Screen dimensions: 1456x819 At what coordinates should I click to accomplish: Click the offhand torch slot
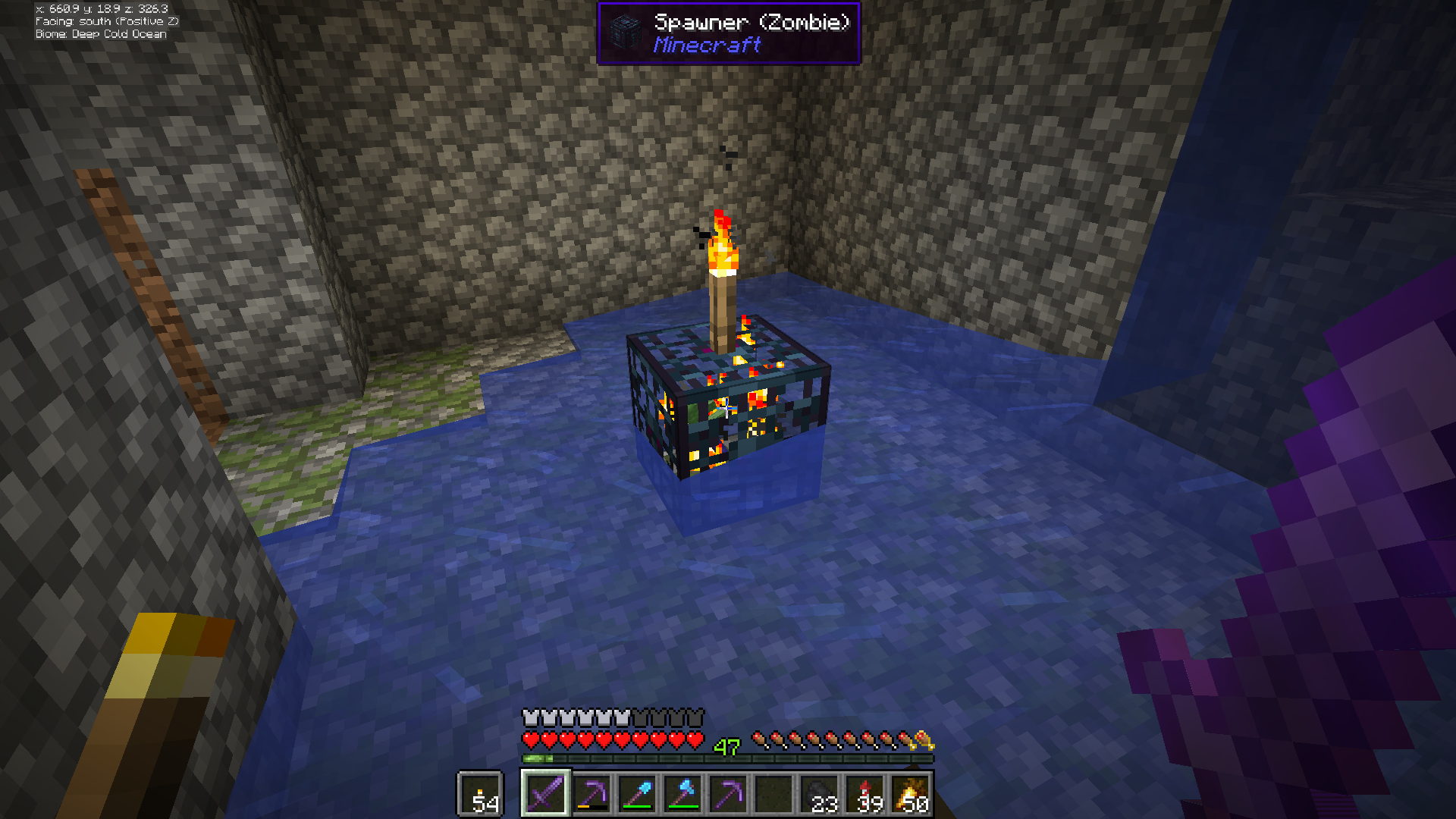(481, 794)
